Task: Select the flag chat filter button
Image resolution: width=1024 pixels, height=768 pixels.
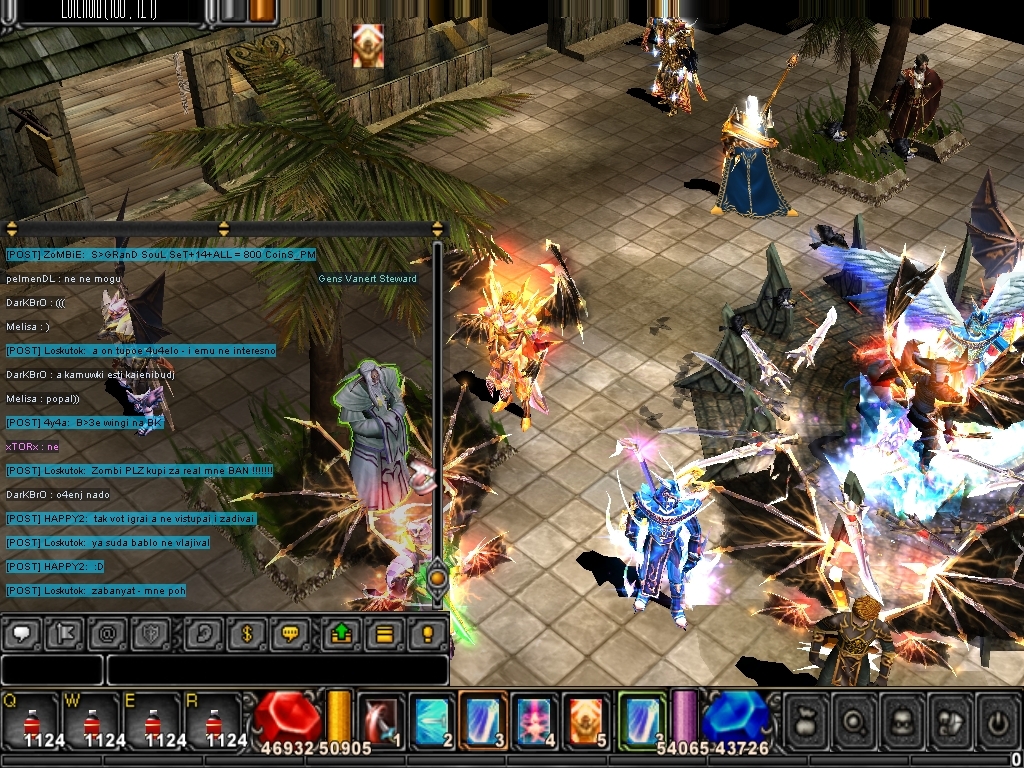Action: pyautogui.click(x=64, y=633)
